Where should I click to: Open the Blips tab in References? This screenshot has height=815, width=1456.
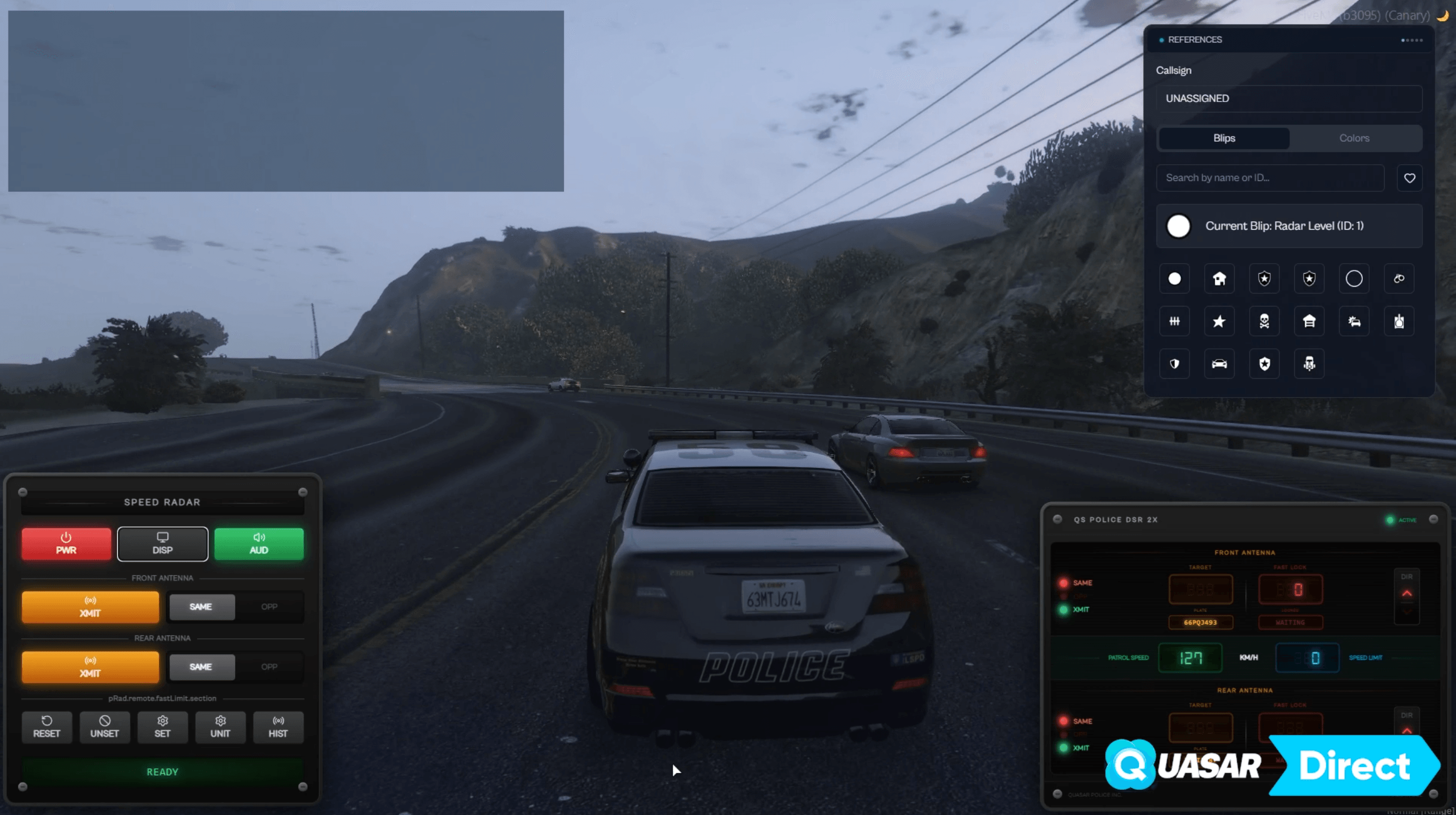click(x=1223, y=138)
